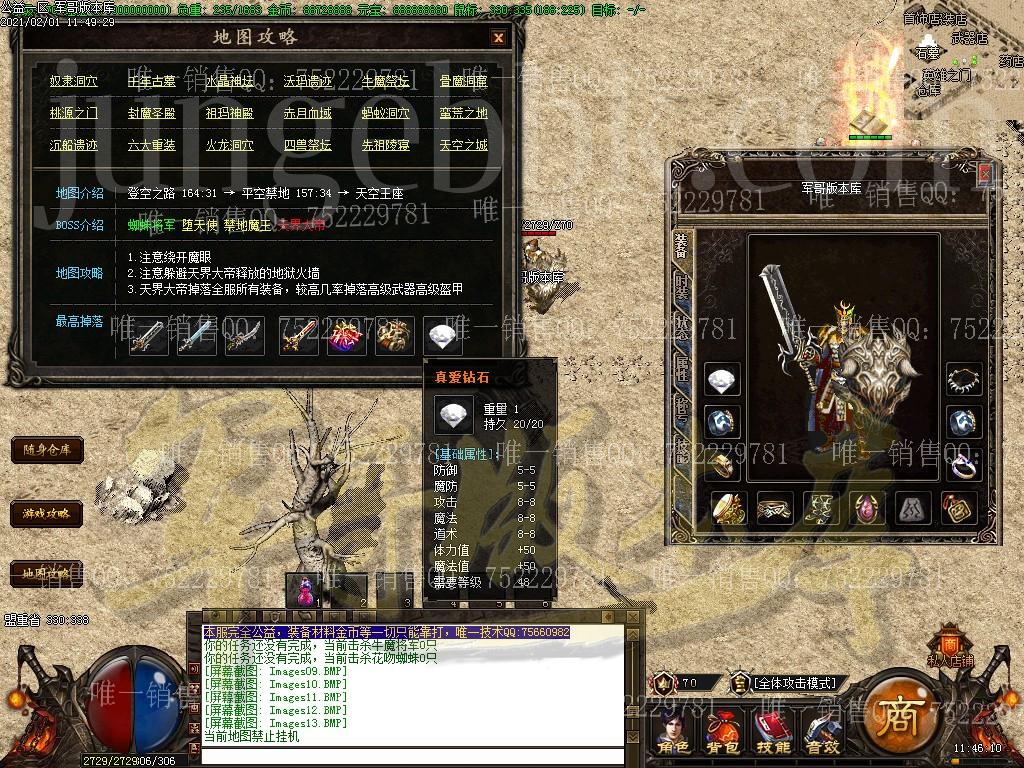Select the 桃源之门 map link
The image size is (1024, 768).
click(x=74, y=114)
